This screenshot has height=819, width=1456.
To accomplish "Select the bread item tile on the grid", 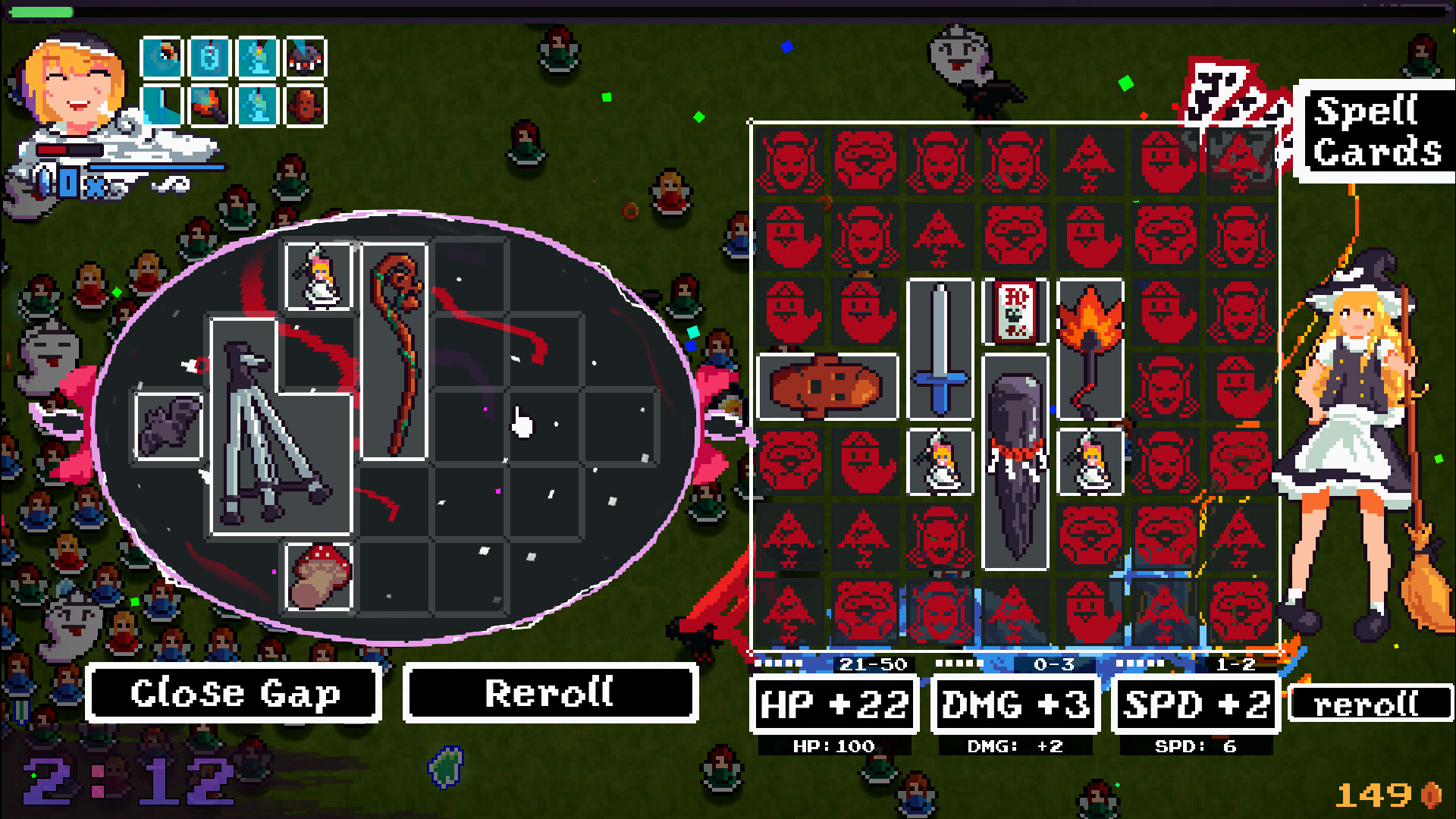I will pyautogui.click(x=827, y=385).
